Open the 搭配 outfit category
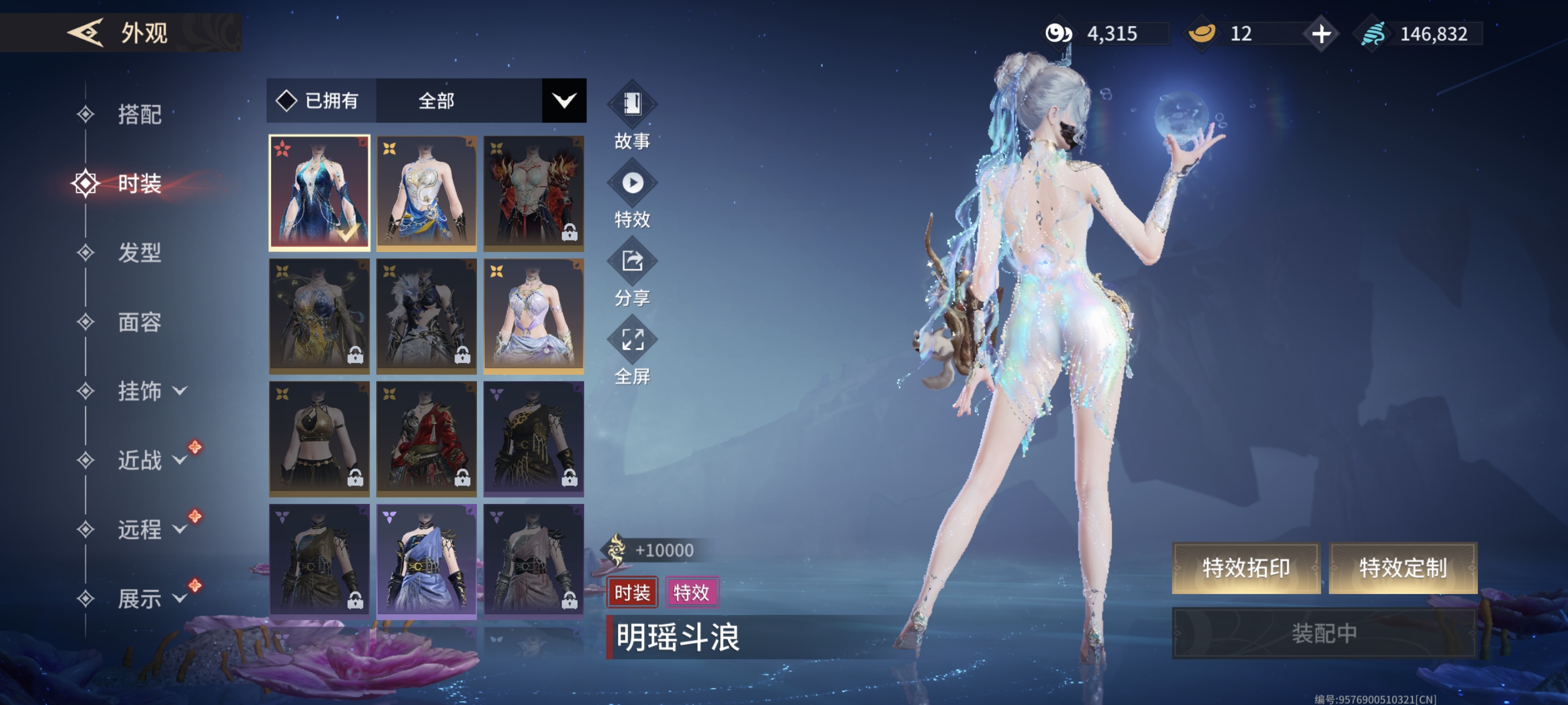 (x=139, y=114)
